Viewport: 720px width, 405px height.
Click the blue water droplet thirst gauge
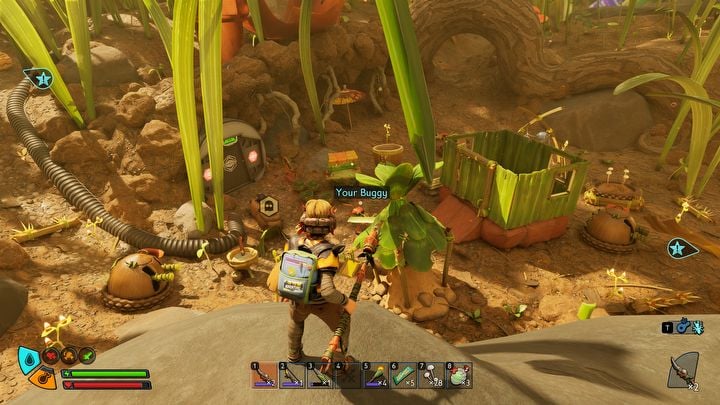(x=30, y=359)
